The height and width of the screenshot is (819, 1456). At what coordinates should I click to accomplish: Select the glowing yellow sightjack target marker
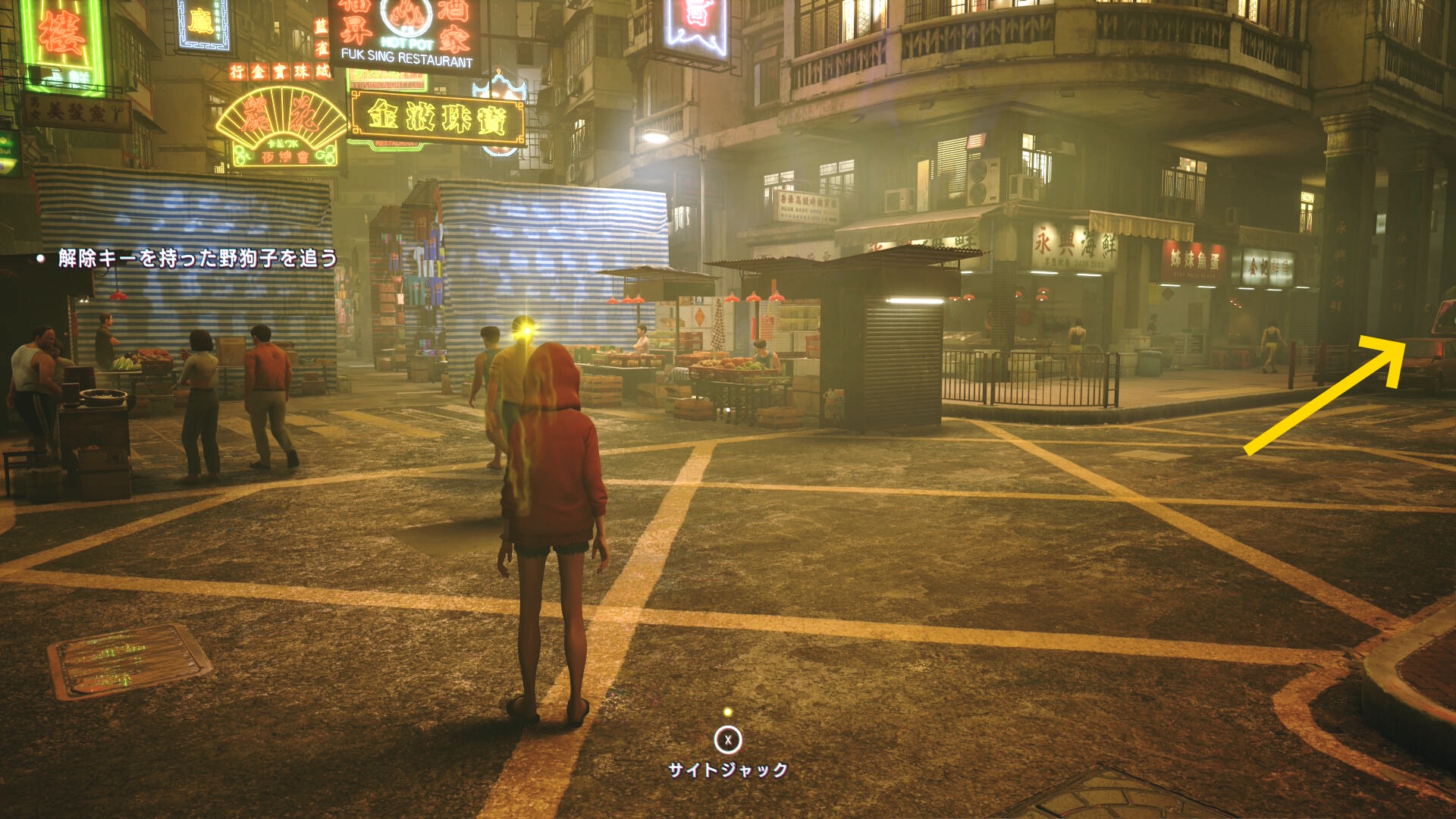tap(523, 328)
